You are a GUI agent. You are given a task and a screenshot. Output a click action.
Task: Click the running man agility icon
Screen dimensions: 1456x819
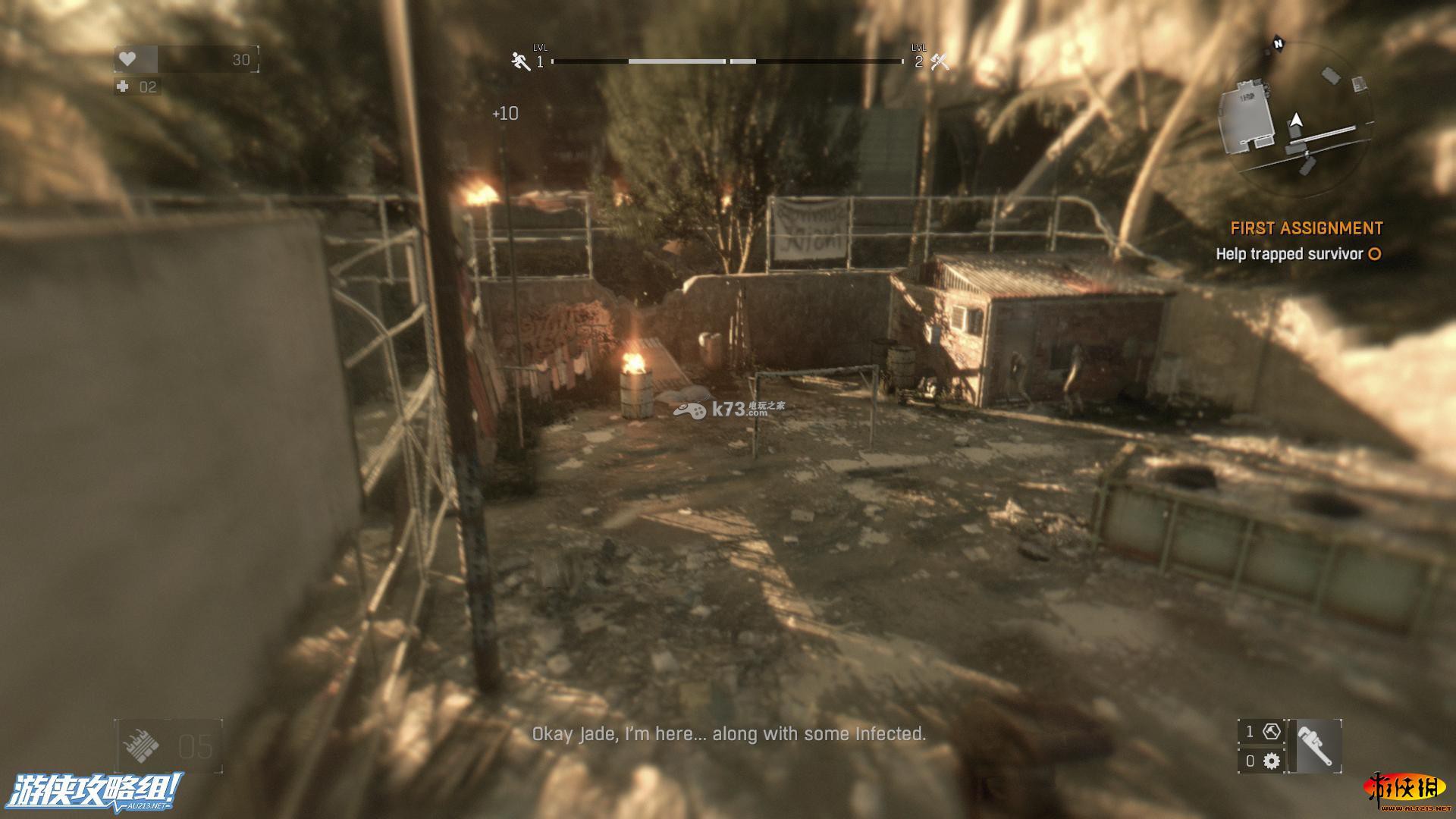[x=520, y=61]
